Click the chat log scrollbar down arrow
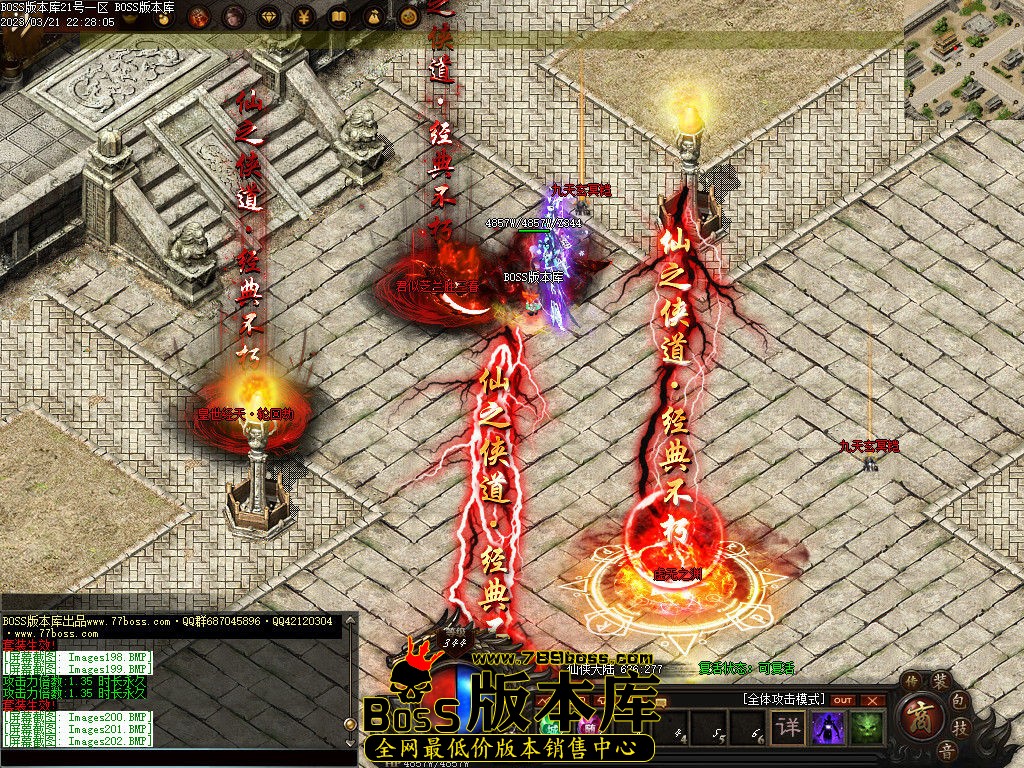This screenshot has height=768, width=1024. coord(350,742)
